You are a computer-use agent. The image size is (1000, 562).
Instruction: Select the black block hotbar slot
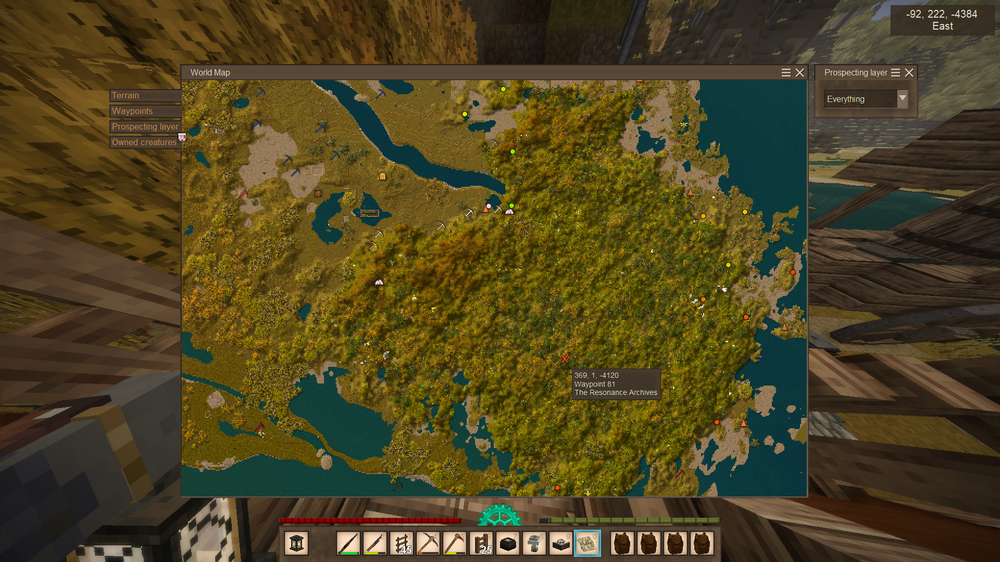coord(508,543)
